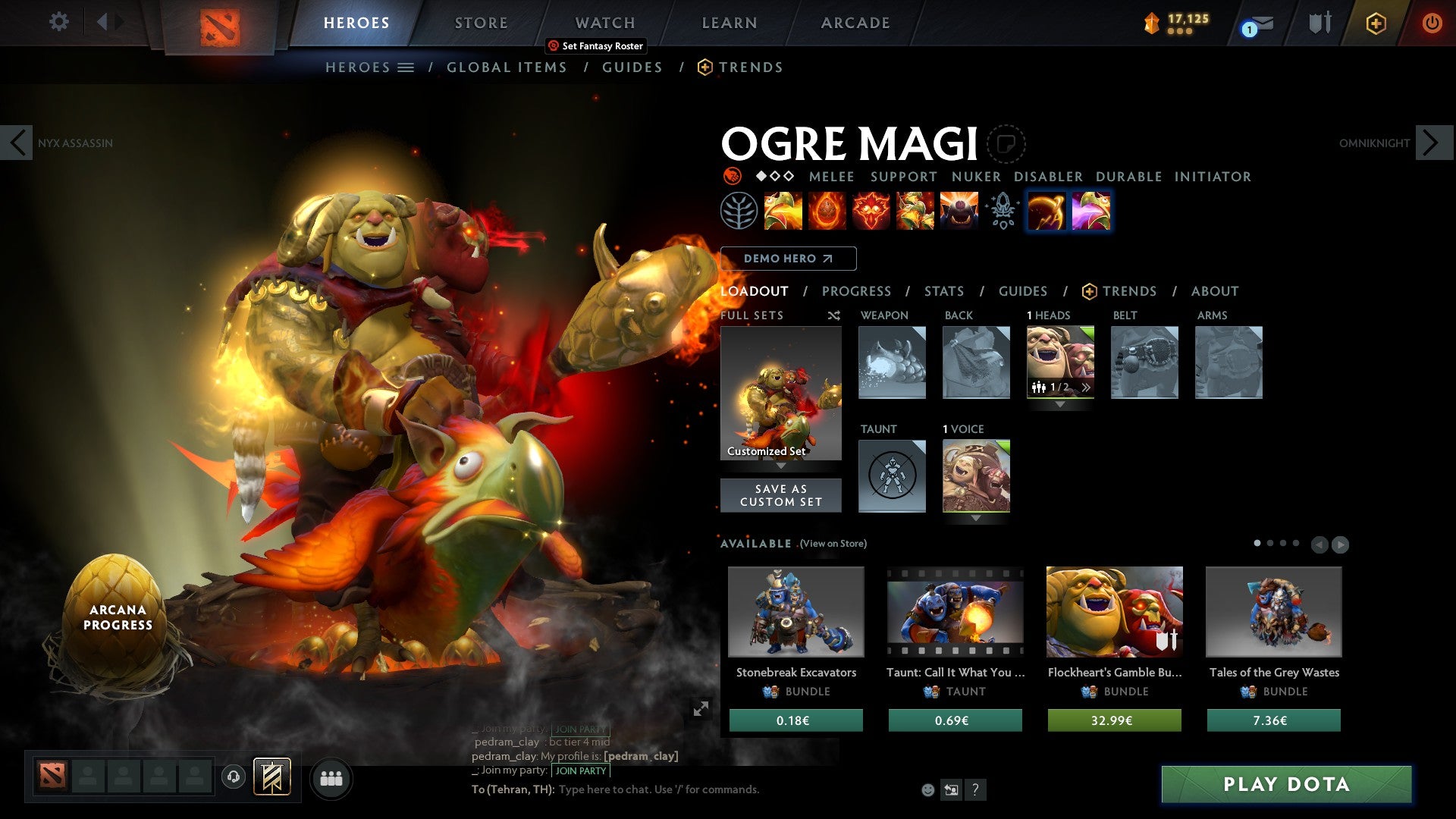
Task: Toggle the voice chat headset icon
Action: [233, 778]
